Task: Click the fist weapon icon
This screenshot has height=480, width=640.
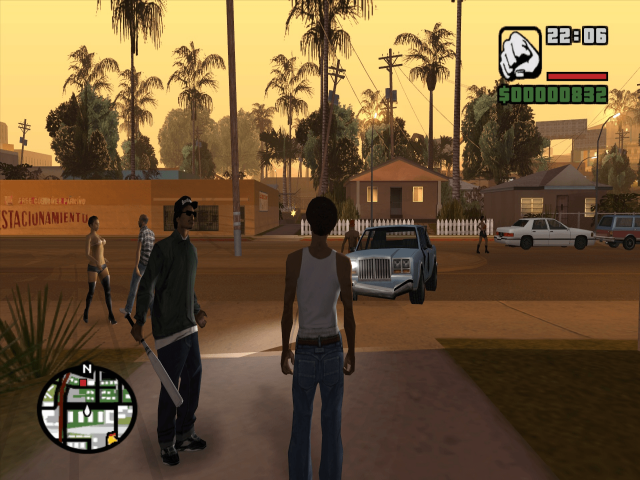Action: [520, 53]
